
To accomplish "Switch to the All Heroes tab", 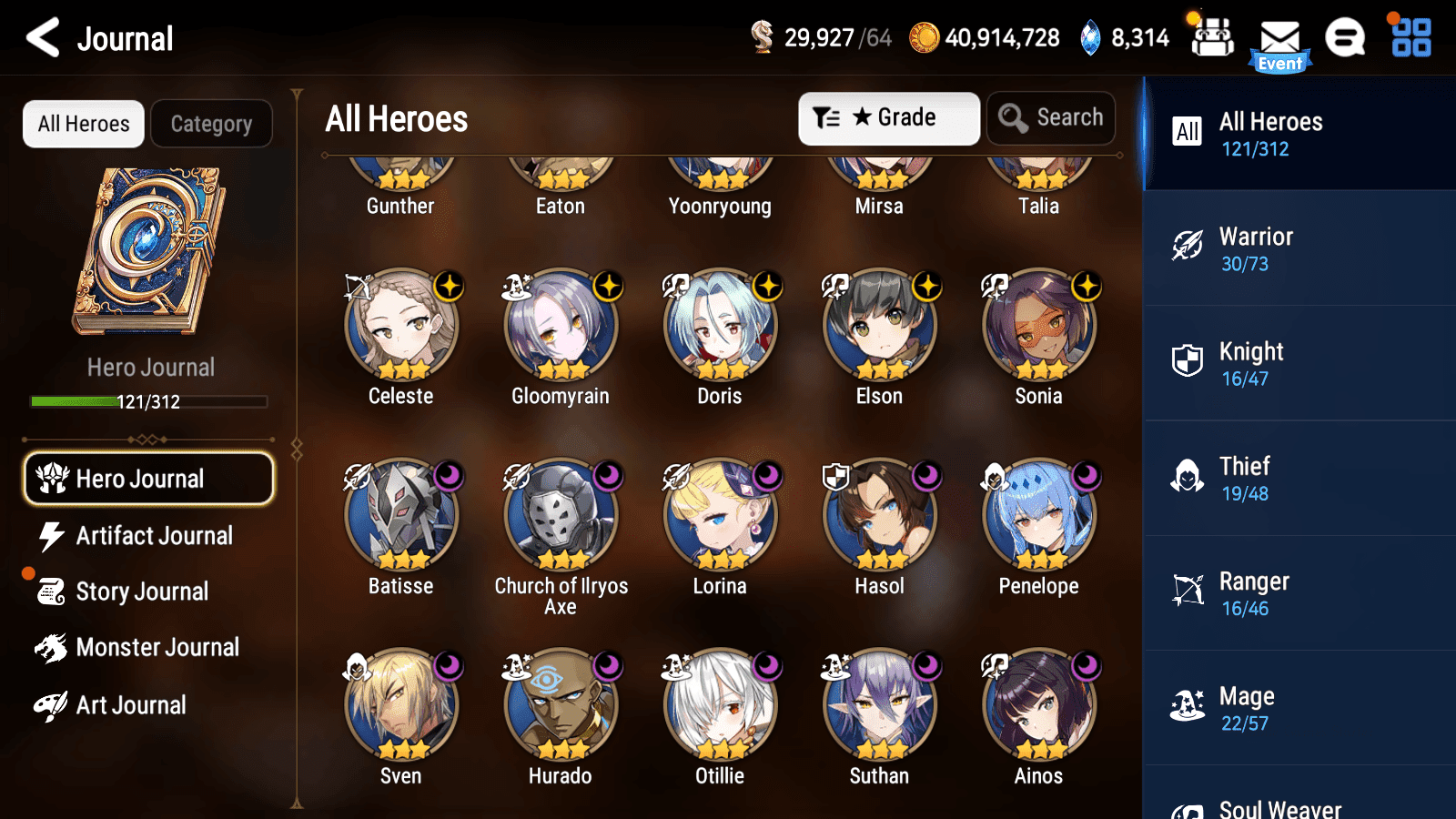I will [83, 124].
